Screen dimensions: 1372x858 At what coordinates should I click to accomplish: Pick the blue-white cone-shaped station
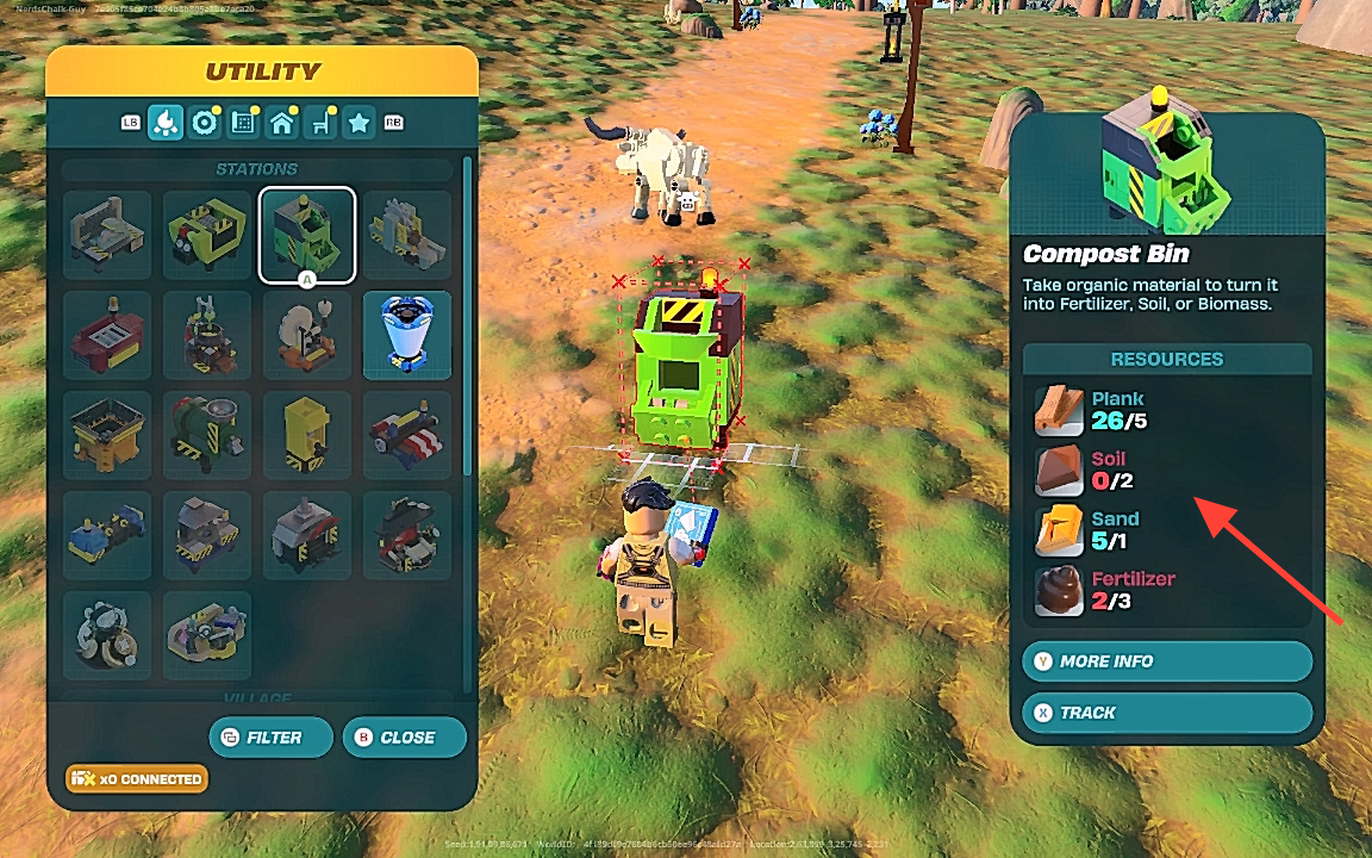(x=407, y=335)
